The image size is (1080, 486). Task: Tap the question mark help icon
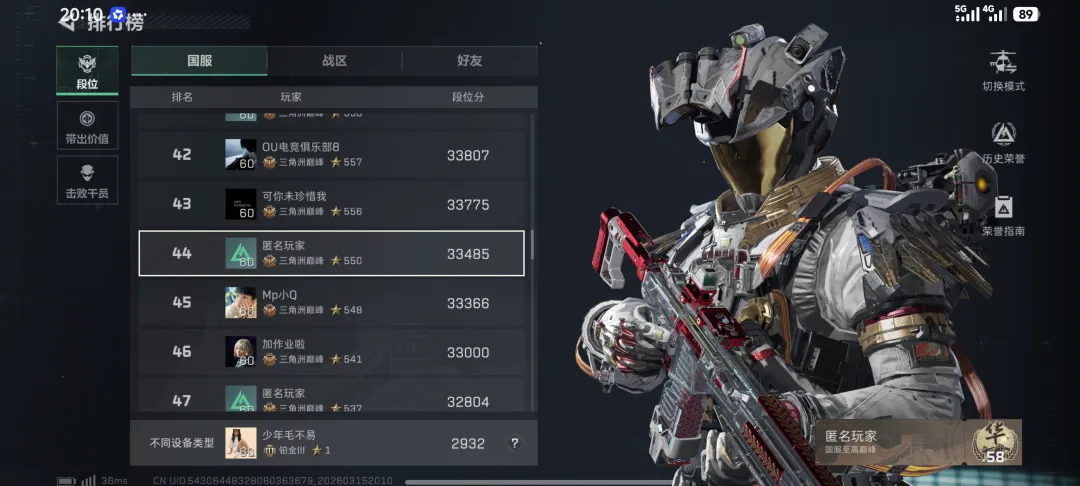515,443
